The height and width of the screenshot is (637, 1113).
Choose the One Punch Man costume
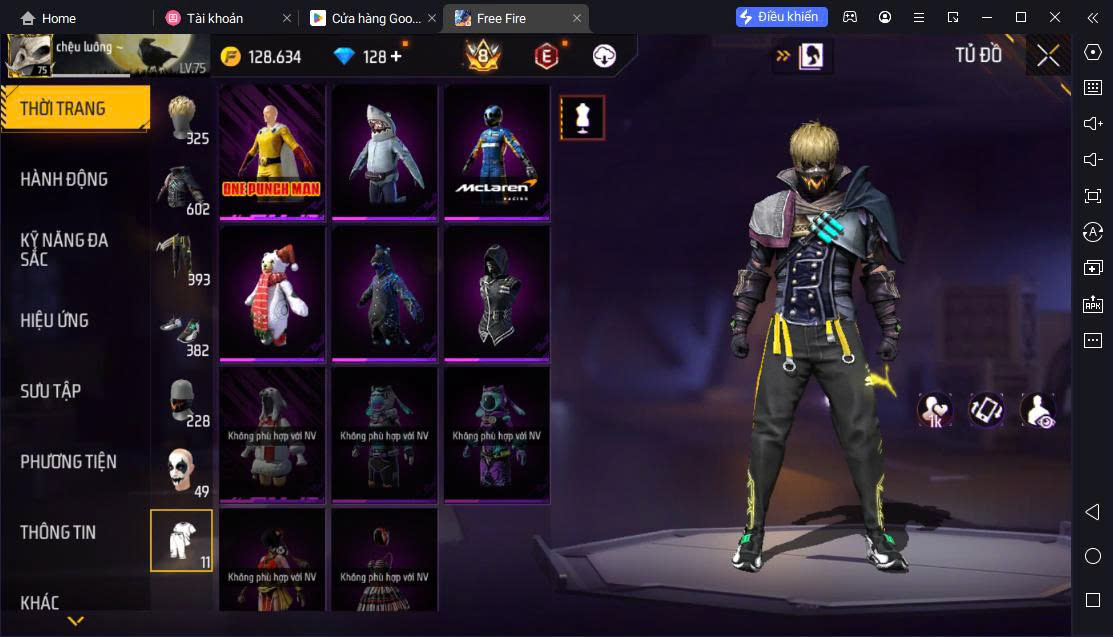coord(272,151)
